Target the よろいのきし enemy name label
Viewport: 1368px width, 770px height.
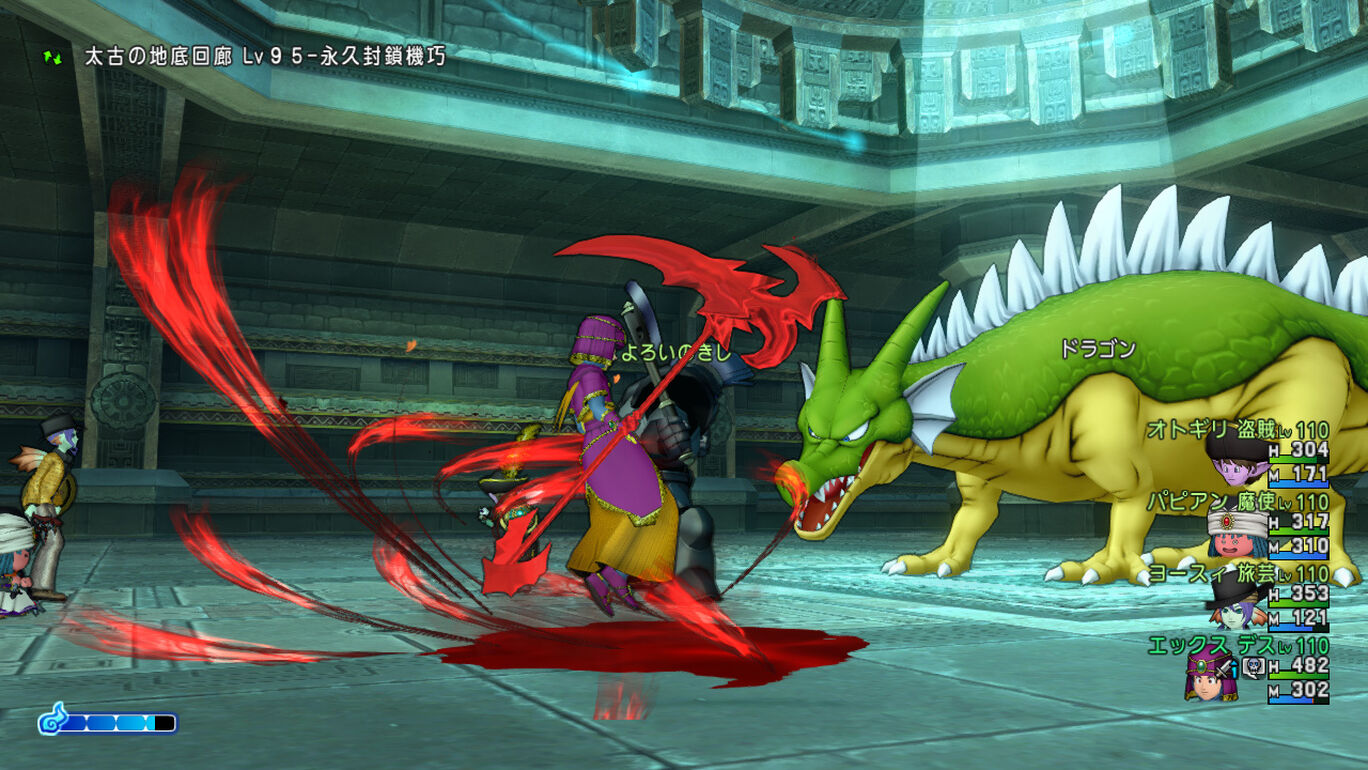[676, 352]
